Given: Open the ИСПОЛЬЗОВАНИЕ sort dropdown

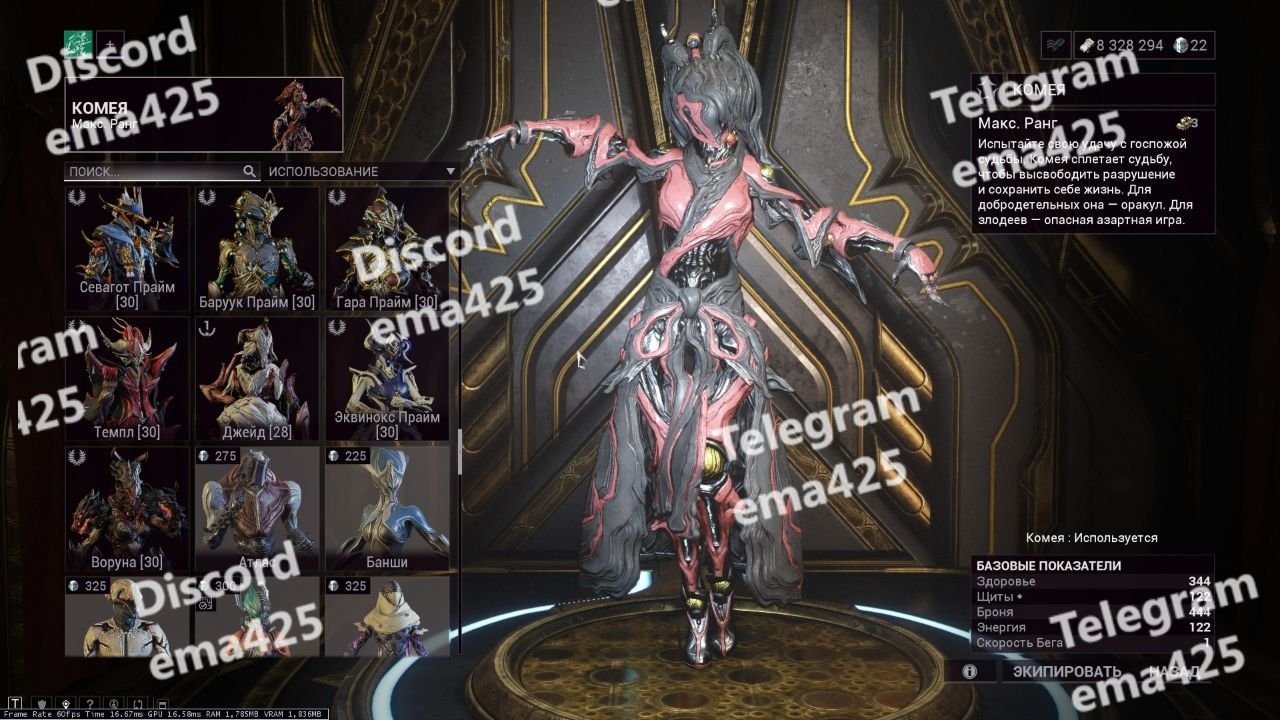Looking at the screenshot, I should point(360,171).
